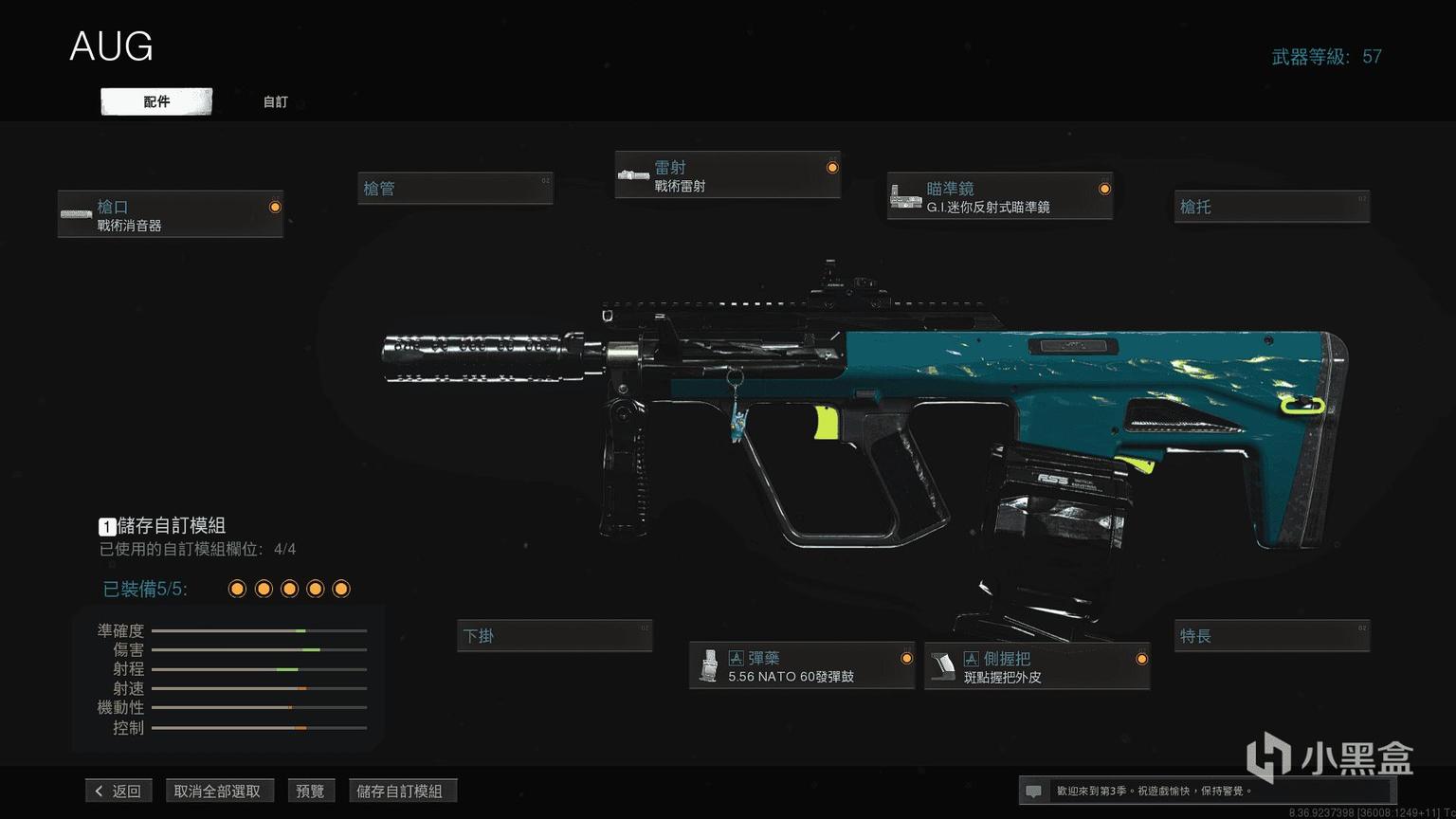Click 取消全部選取 to remove all attachments

tap(217, 791)
